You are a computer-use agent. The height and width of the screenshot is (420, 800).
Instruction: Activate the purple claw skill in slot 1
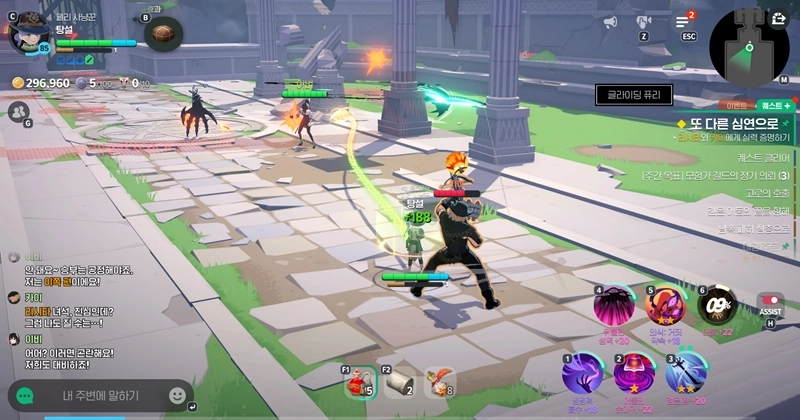point(582,373)
